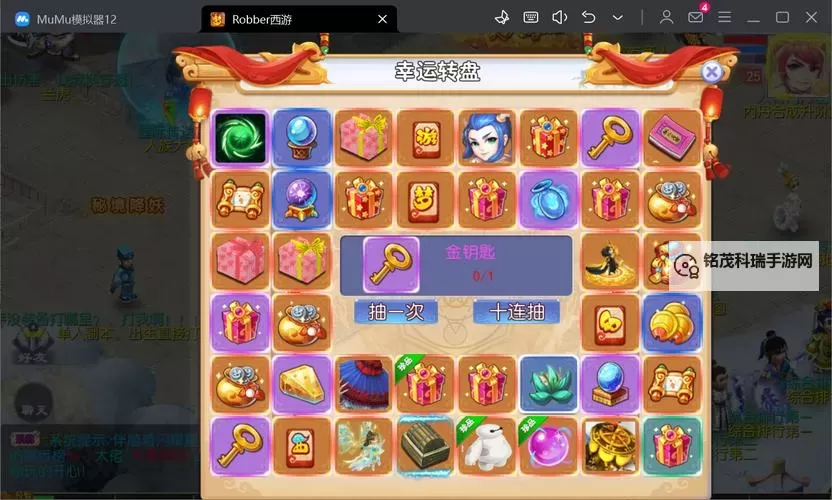Select the red folding fan prize
The width and height of the screenshot is (832, 500).
pos(363,385)
